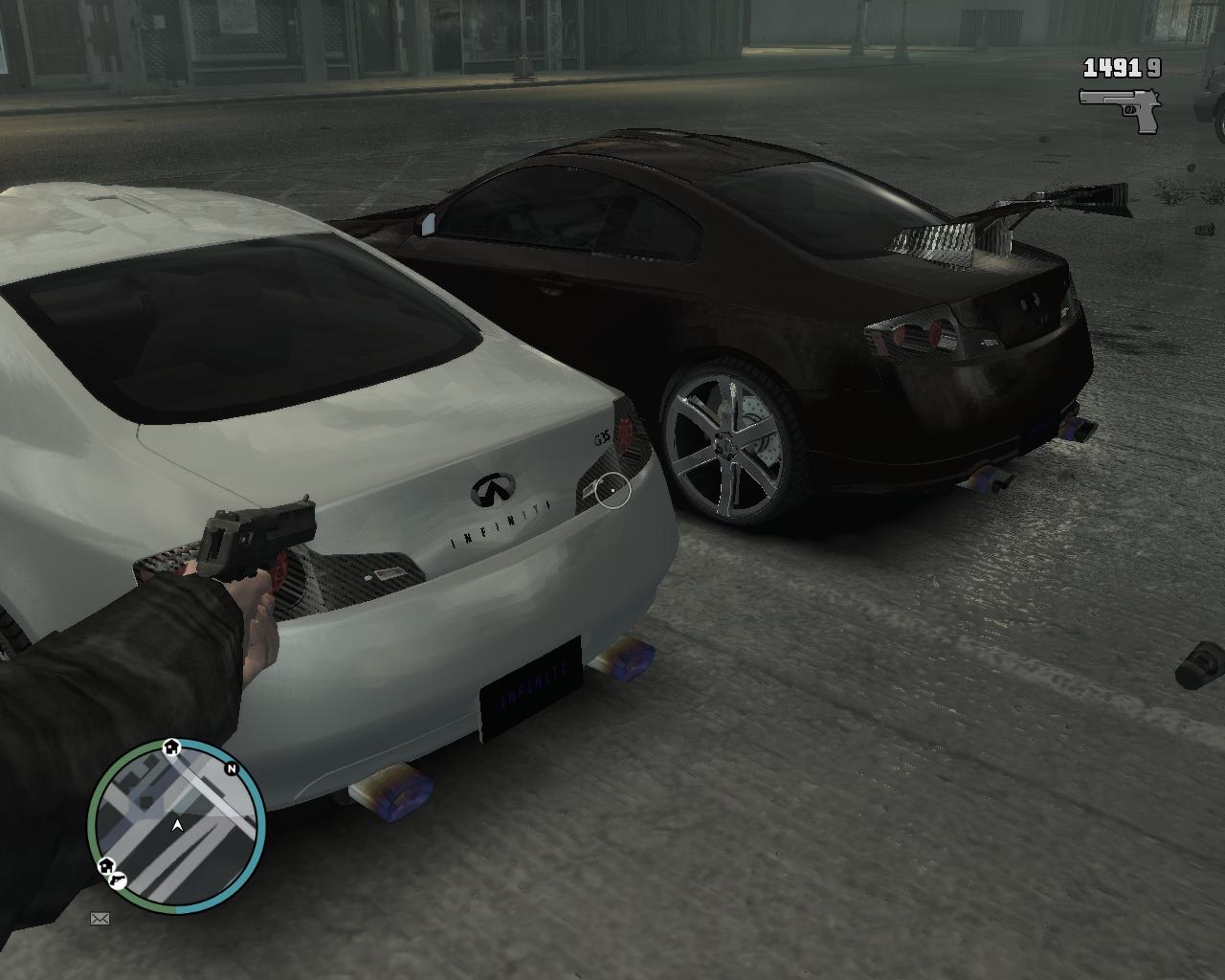Click the north indicator on the minimap

tap(232, 768)
